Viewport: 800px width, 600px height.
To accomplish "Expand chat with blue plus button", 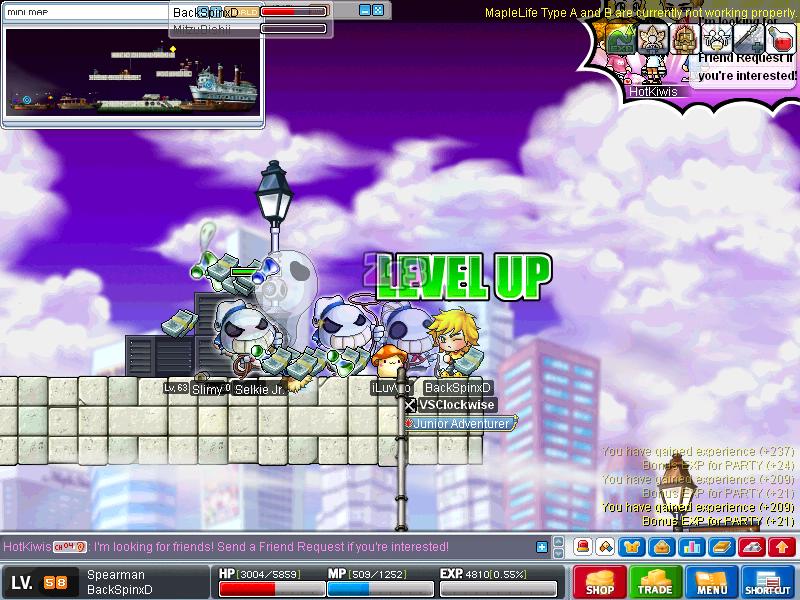I will point(542,547).
